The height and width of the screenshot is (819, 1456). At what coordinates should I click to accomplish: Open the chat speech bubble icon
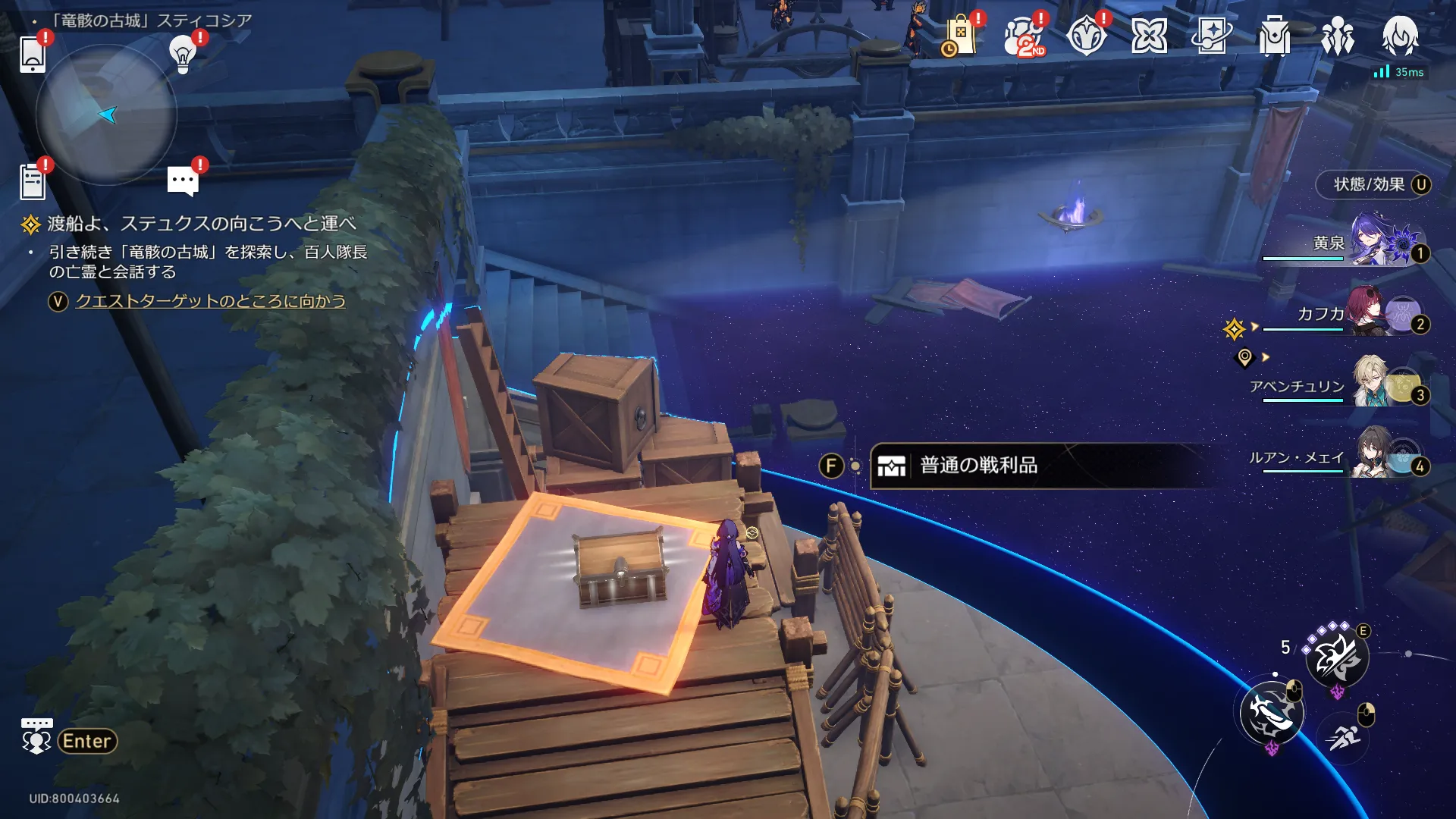(183, 180)
